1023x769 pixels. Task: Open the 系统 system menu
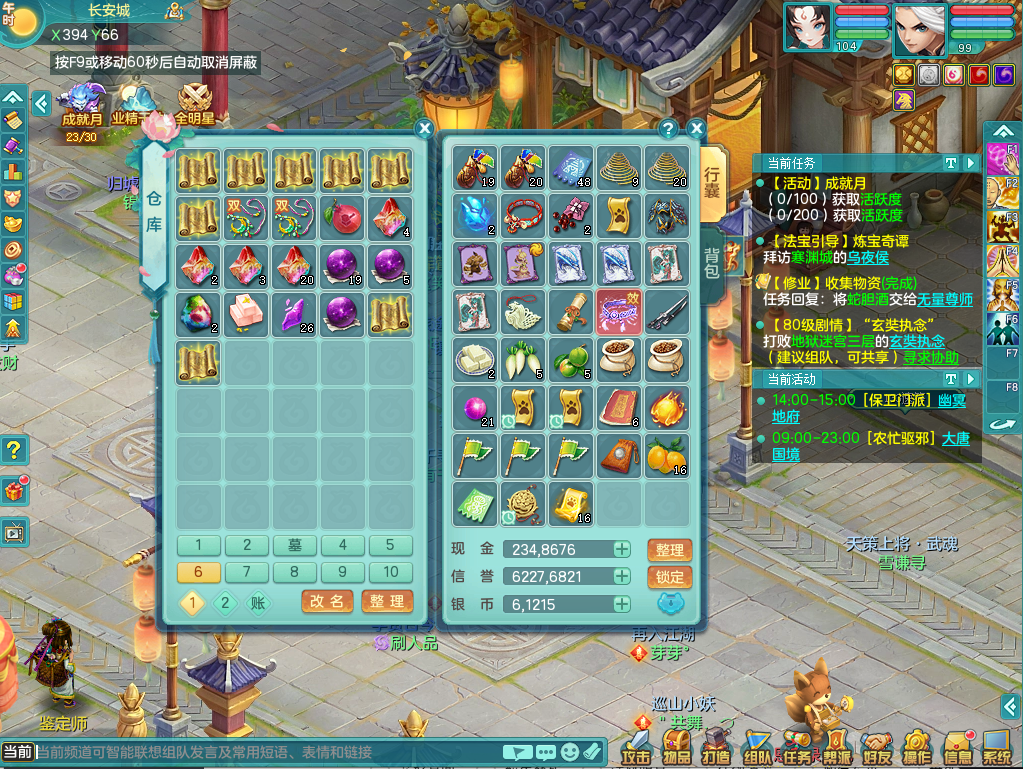coord(997,746)
